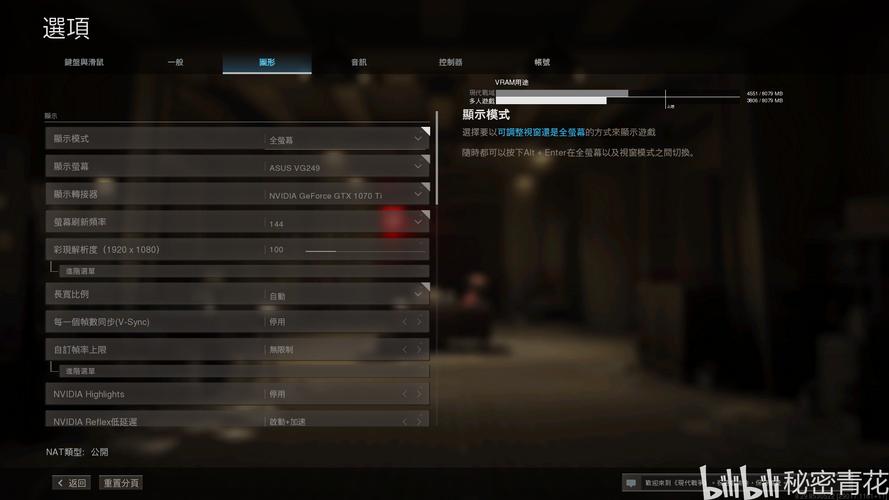Viewport: 889px width, 500px height.
Task: Expand 進階選單 under 自訂幀率上限
Action: 80,371
